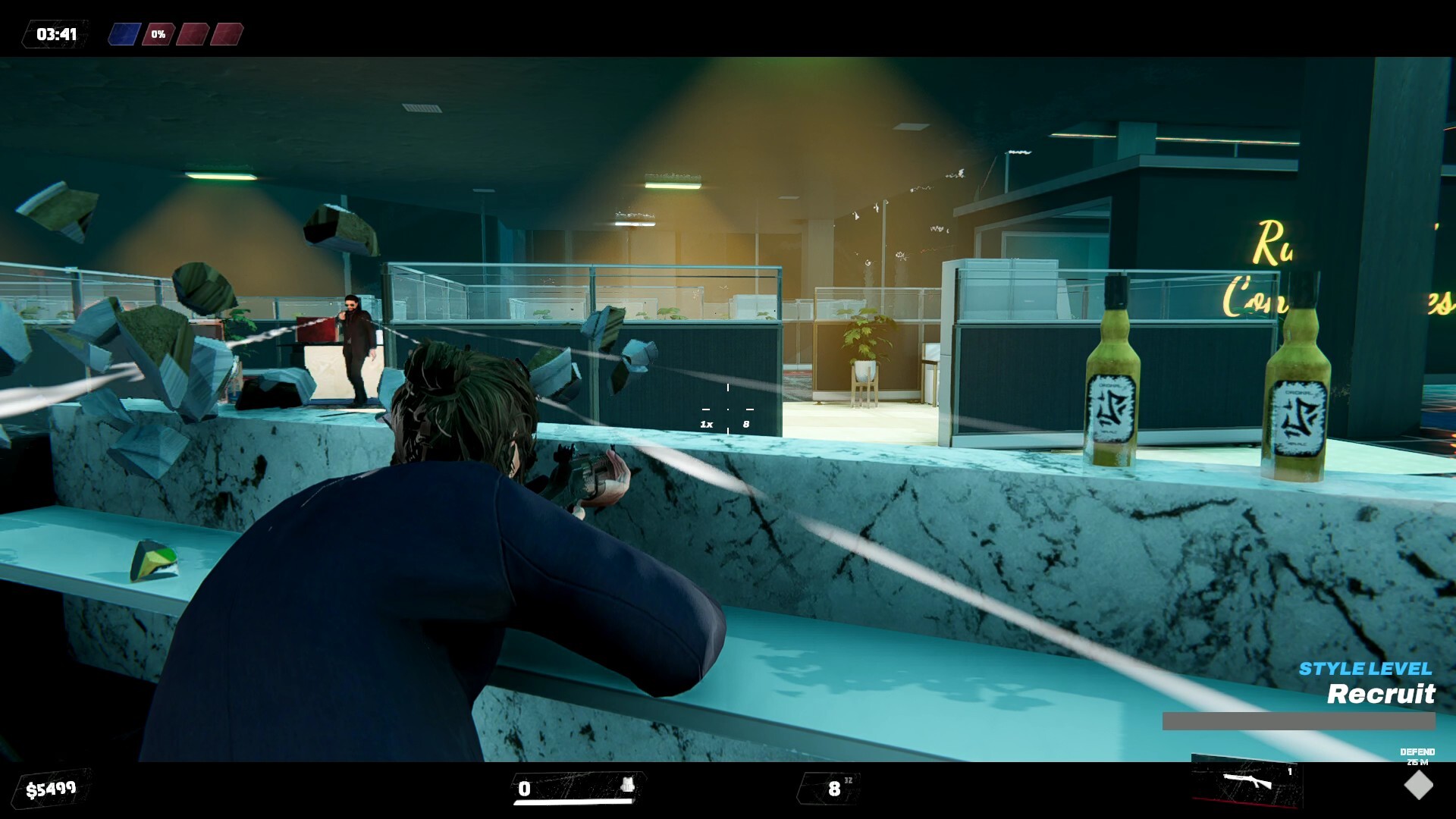Click the crosshair reticle at screen center
The width and height of the screenshot is (1456, 819).
[x=728, y=409]
